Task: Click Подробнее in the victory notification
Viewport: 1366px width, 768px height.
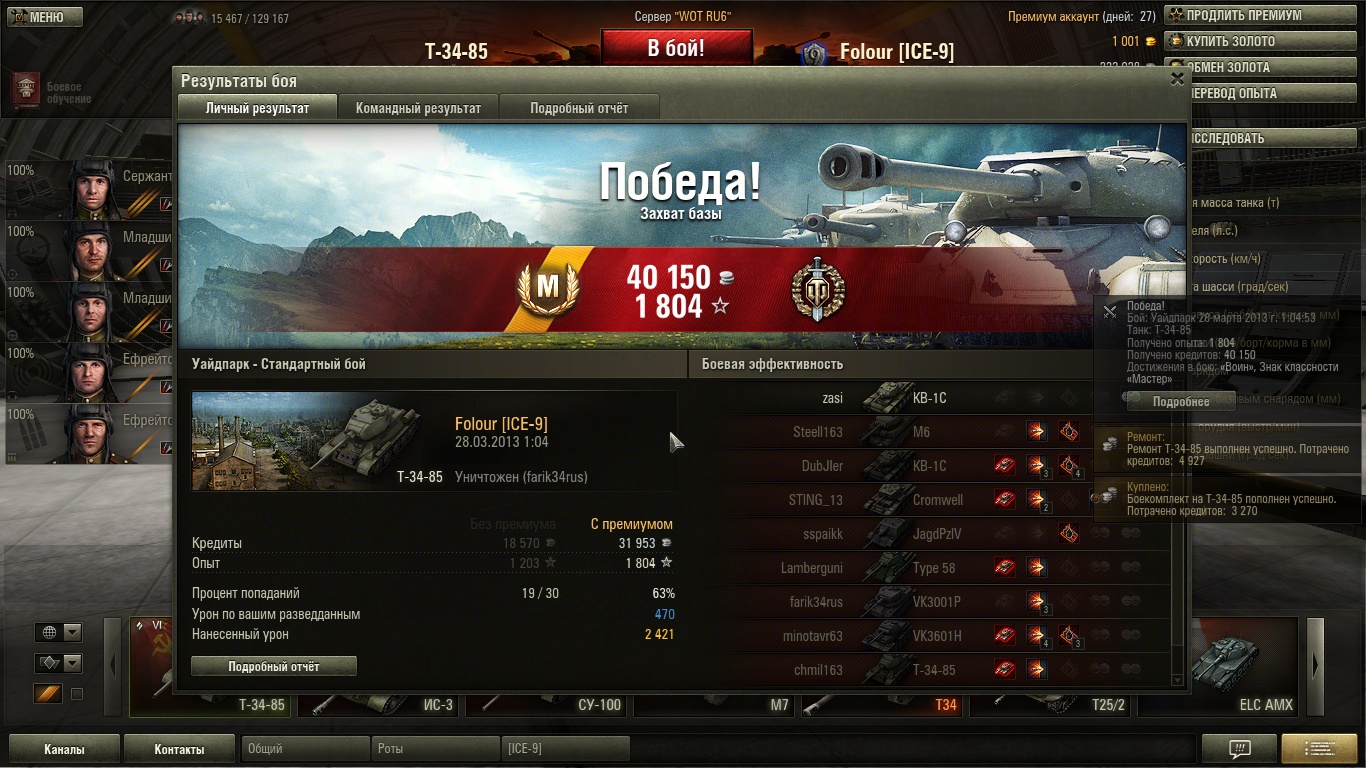Action: click(x=1181, y=401)
